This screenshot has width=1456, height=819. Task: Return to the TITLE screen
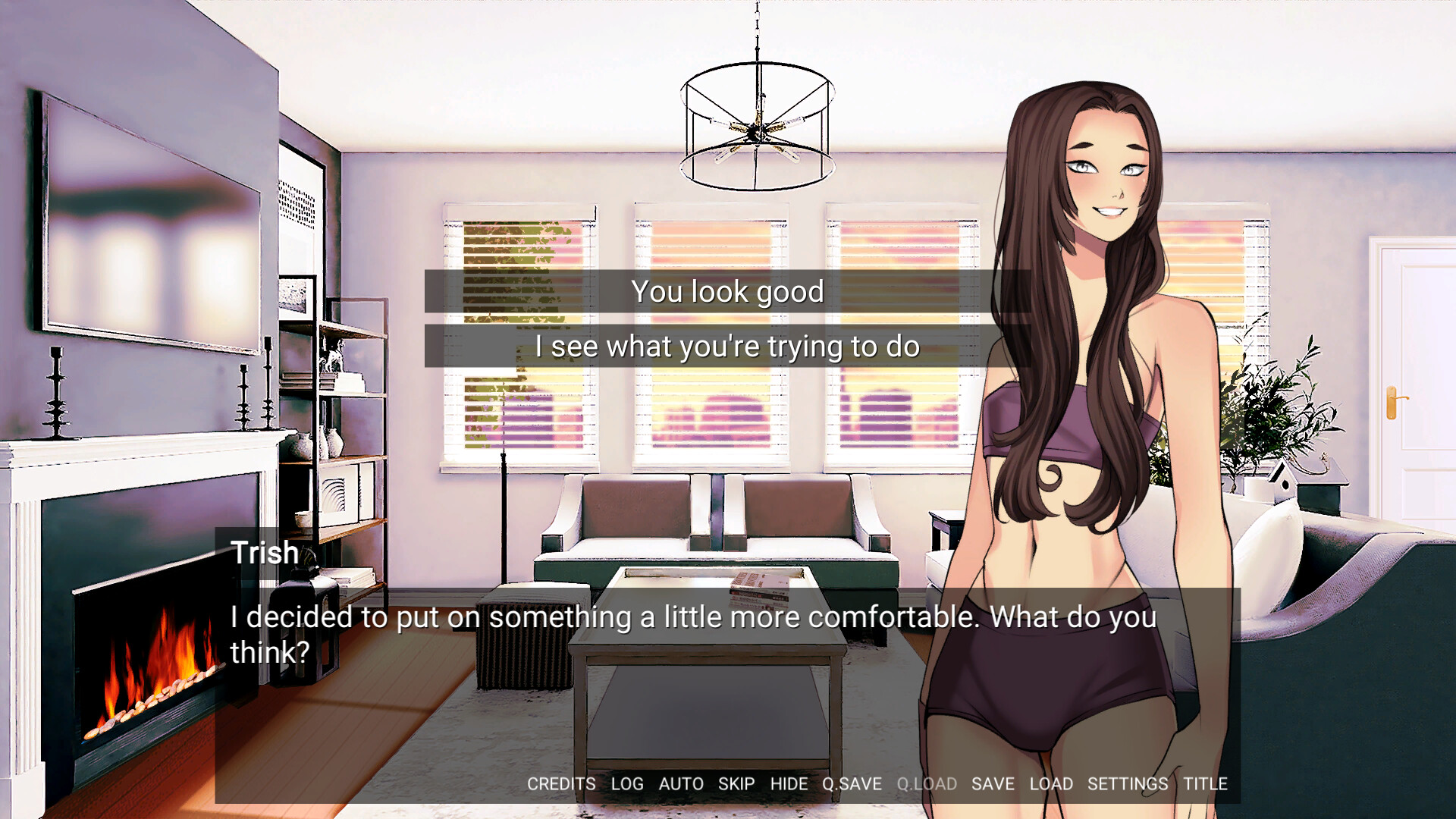click(1206, 784)
